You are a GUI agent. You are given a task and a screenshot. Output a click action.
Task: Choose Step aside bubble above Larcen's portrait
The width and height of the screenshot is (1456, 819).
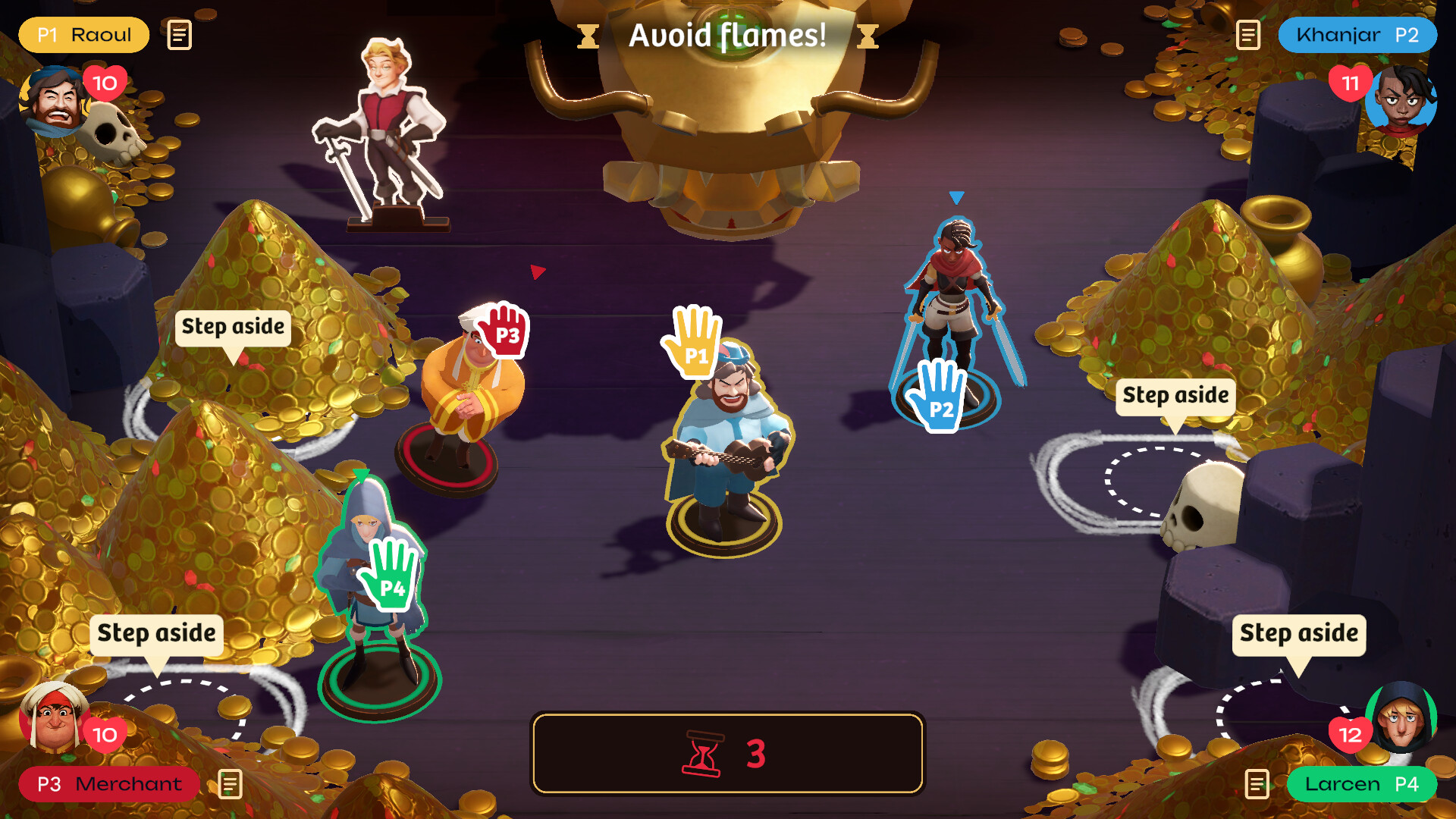[1298, 633]
